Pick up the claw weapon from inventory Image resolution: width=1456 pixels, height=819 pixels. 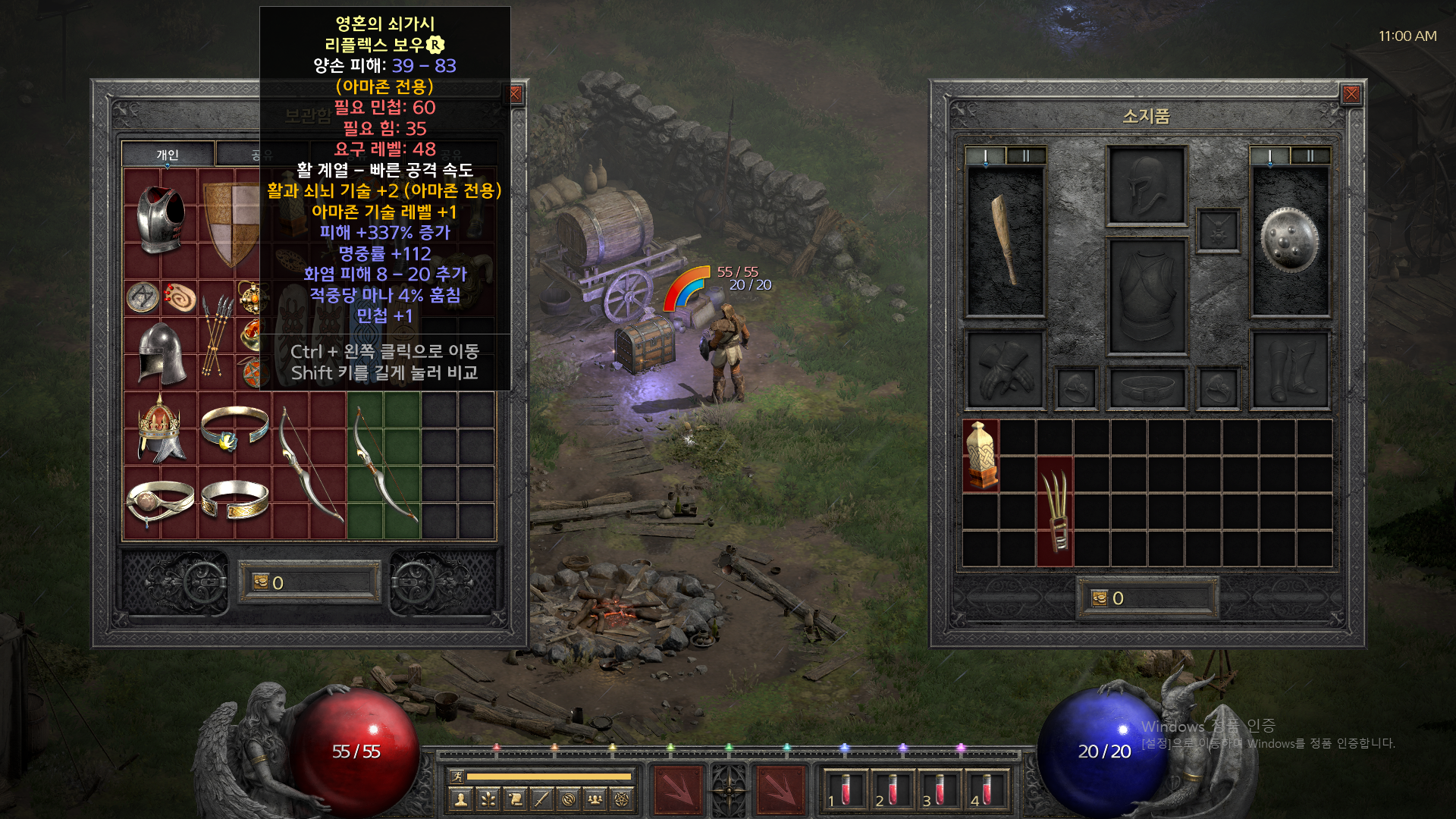[x=1055, y=510]
